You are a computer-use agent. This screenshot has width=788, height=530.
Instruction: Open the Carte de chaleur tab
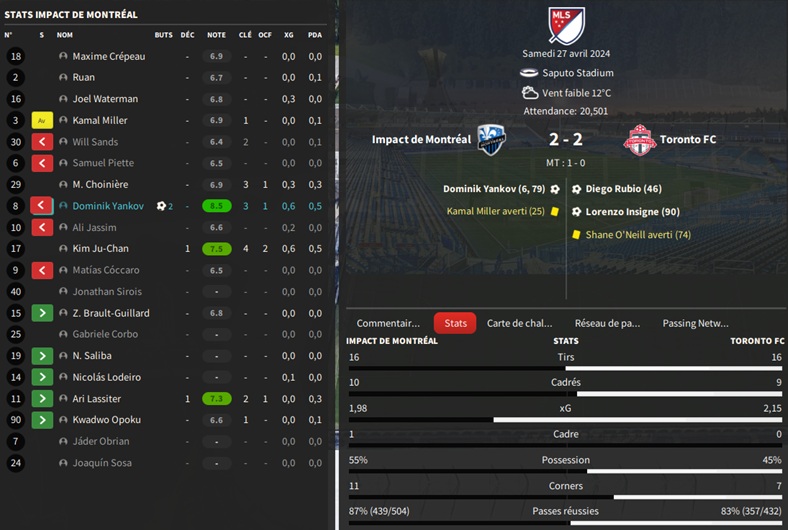[519, 323]
